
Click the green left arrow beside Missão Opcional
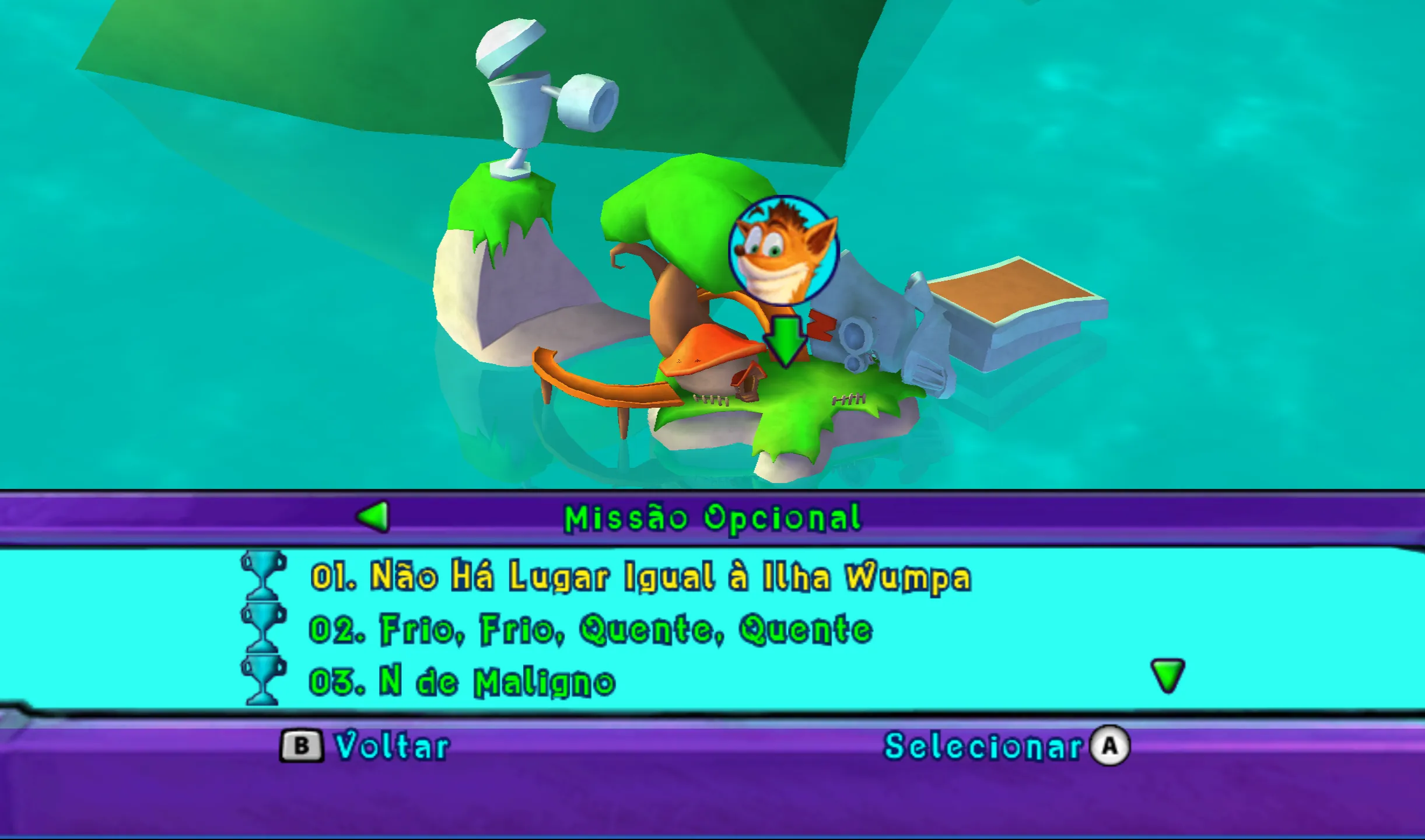(x=373, y=517)
